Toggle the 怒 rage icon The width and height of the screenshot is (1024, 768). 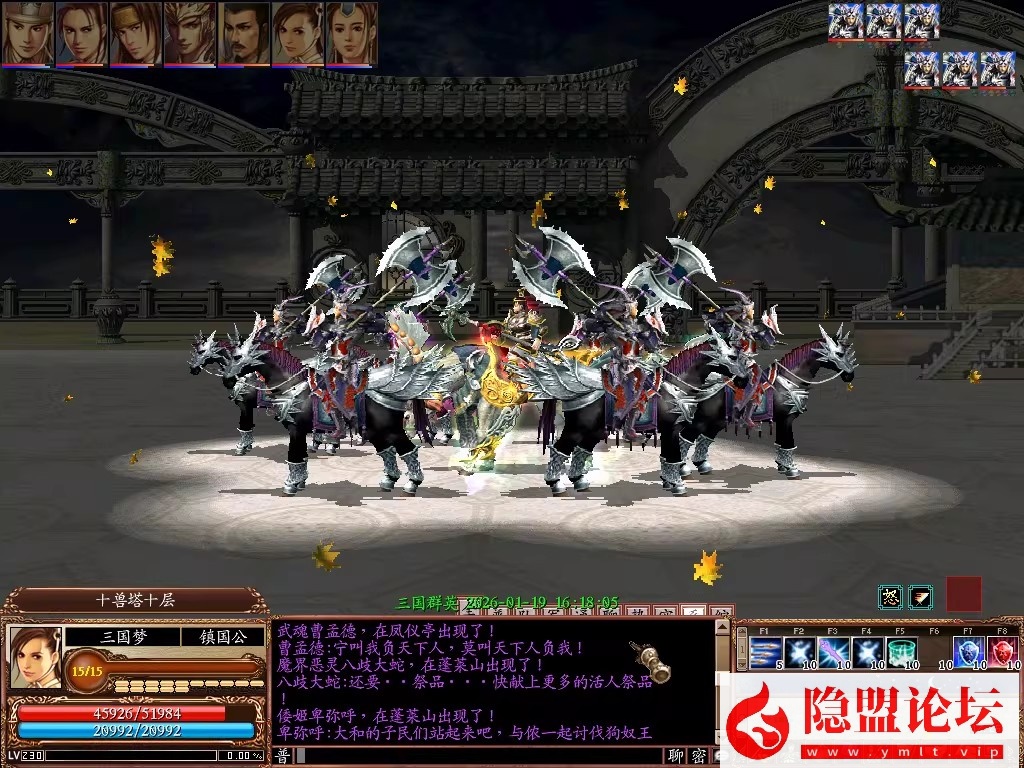click(x=890, y=597)
